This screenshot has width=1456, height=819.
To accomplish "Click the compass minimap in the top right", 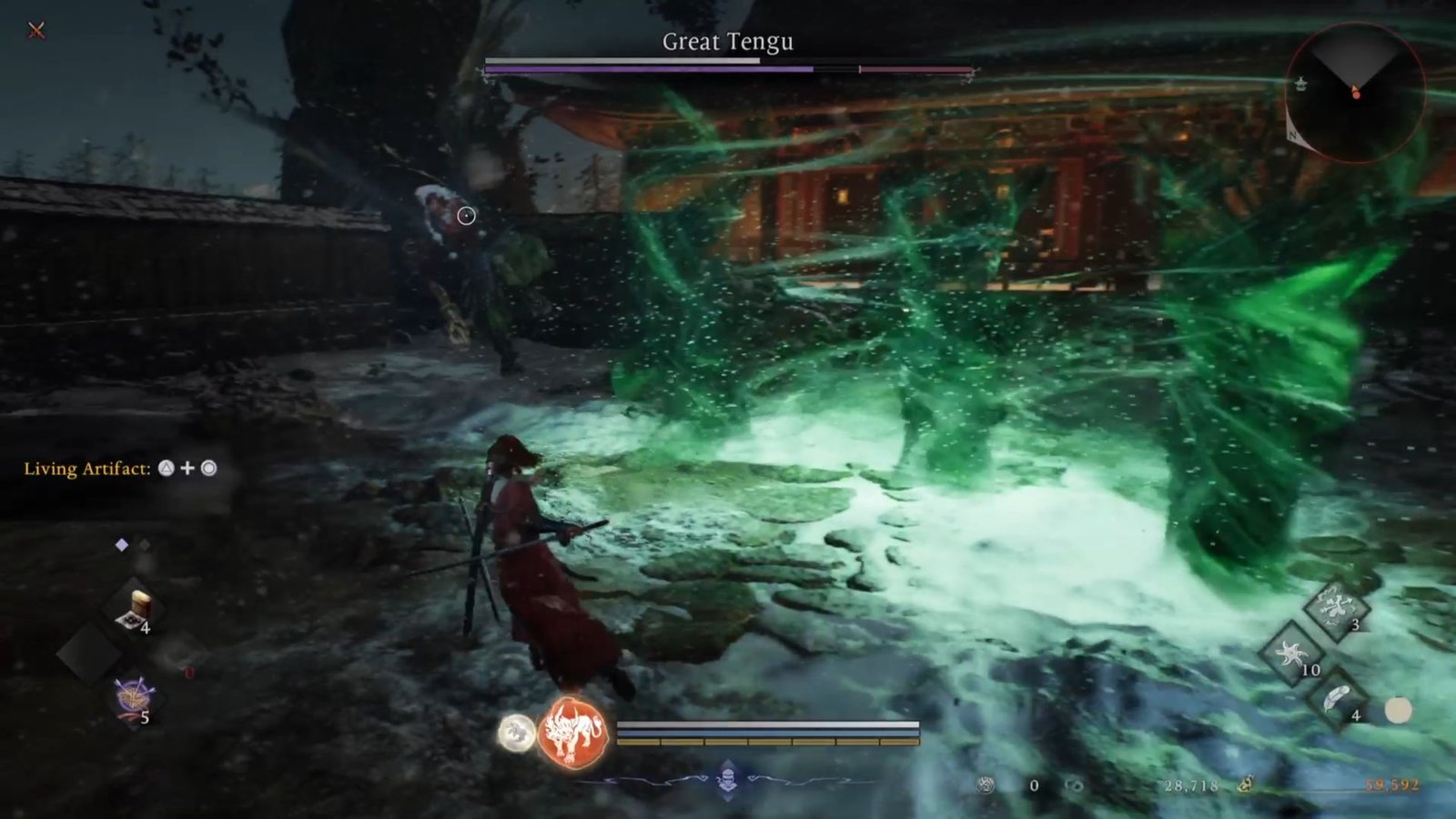I will [x=1356, y=91].
